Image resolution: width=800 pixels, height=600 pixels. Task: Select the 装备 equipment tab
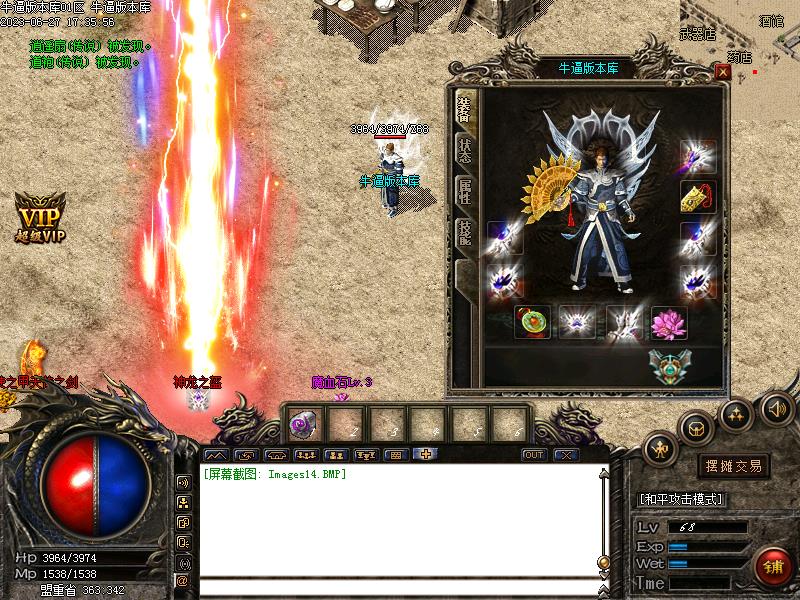pos(465,109)
